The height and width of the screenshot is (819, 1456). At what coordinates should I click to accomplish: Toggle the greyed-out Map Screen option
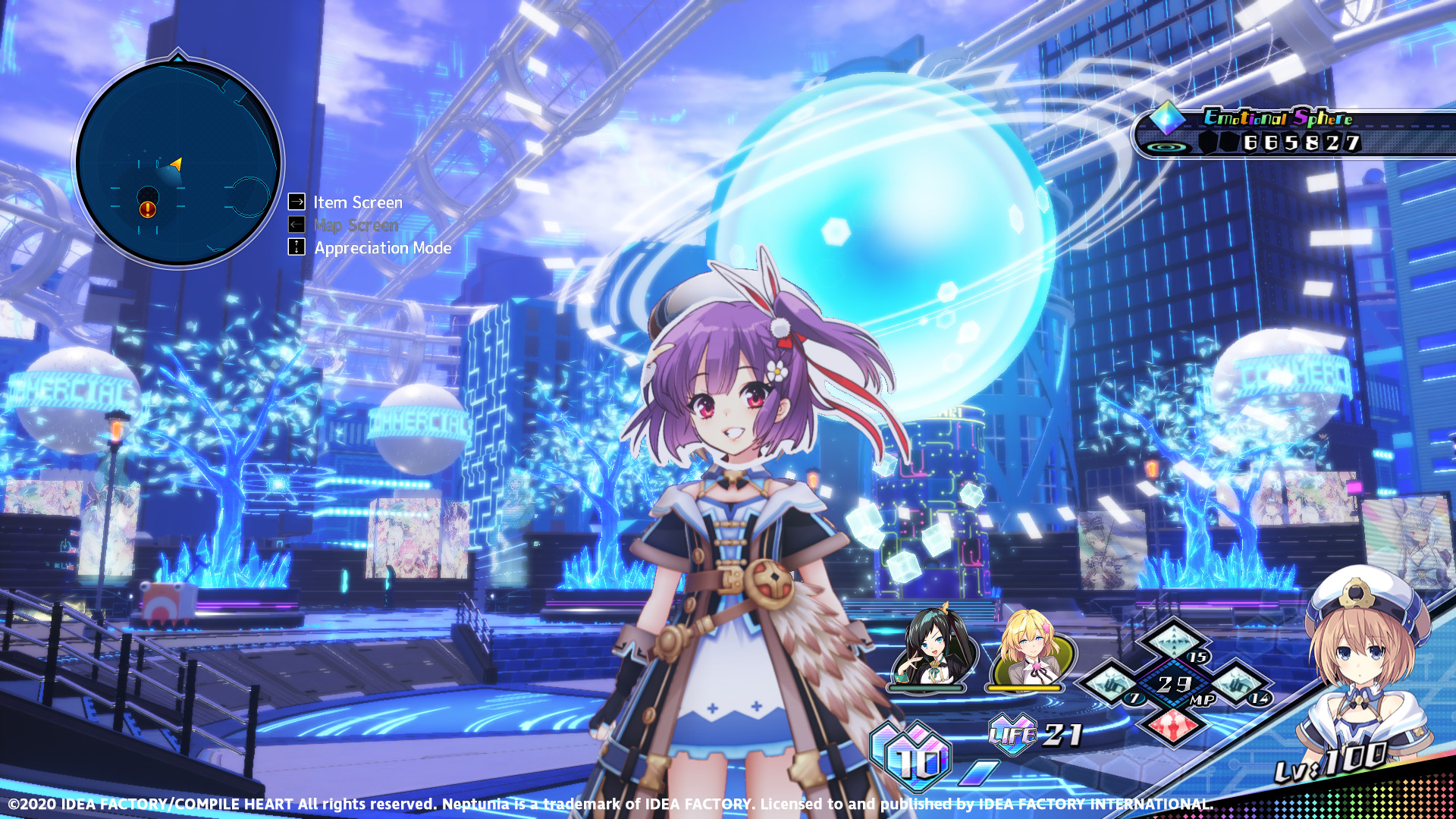pos(356,224)
